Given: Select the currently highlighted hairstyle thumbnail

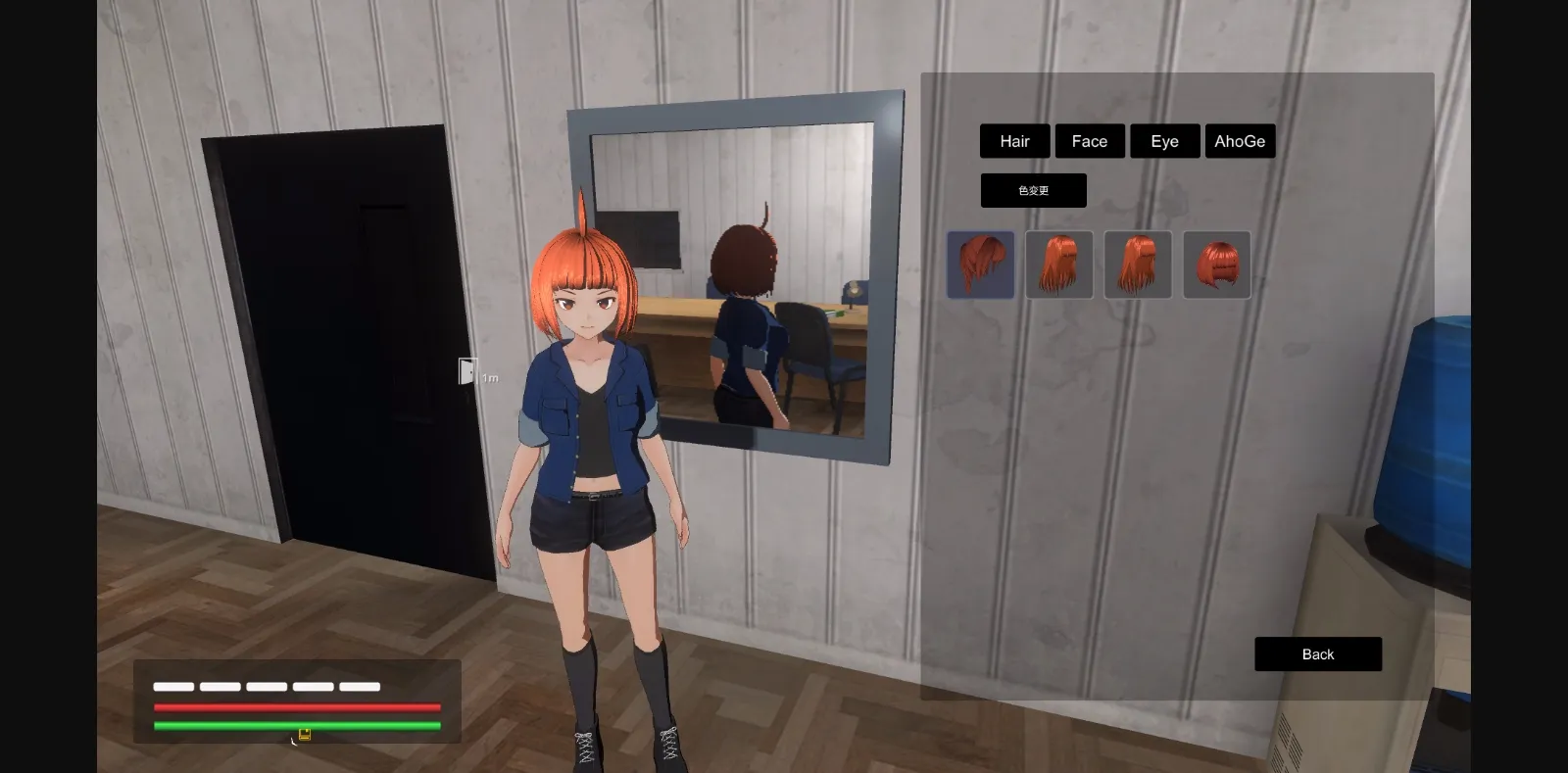Looking at the screenshot, I should [x=981, y=265].
